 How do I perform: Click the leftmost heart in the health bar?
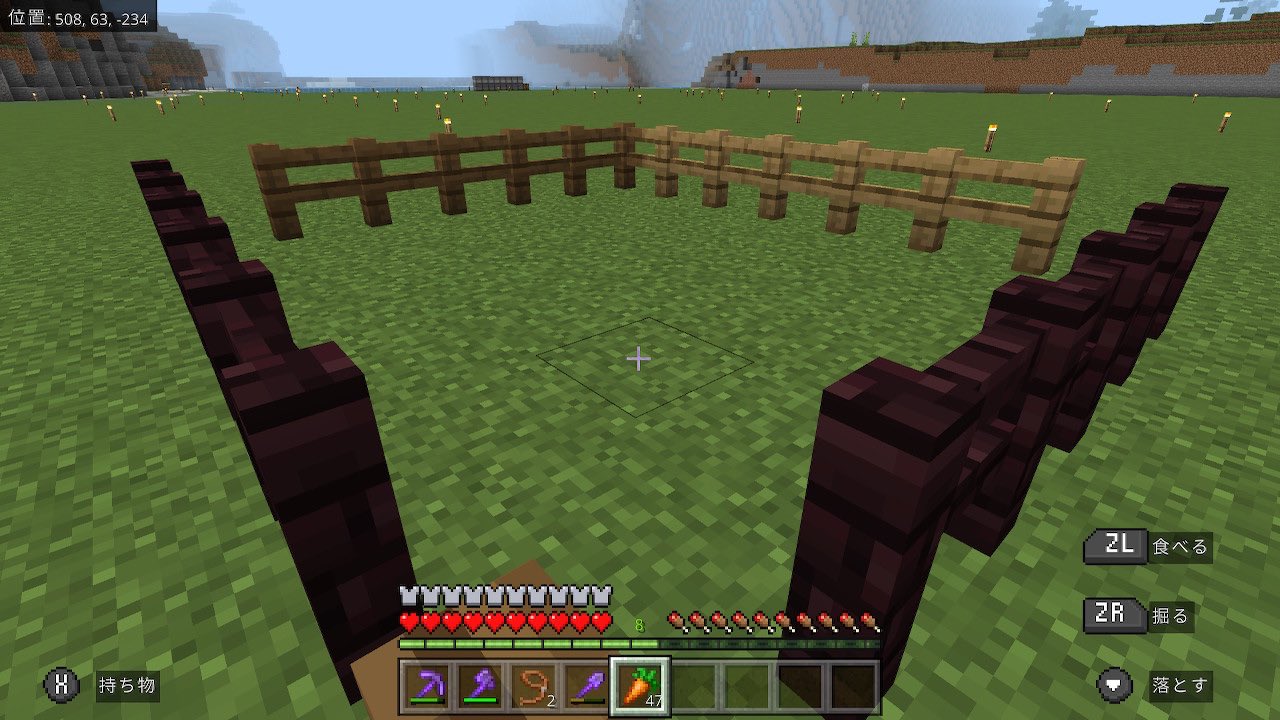(409, 622)
